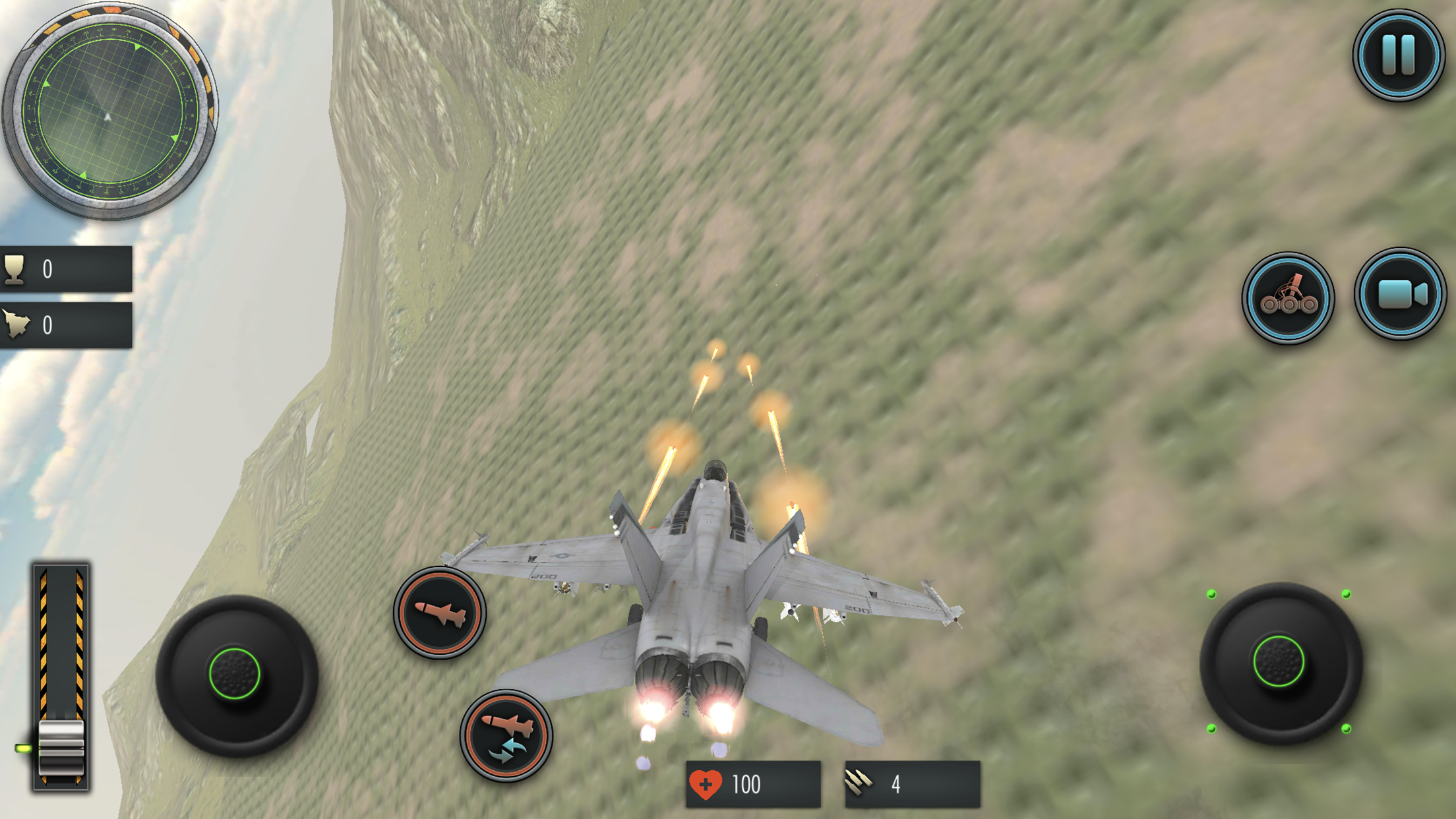
Task: Tap the radar sweep center arrow
Action: pyautogui.click(x=107, y=117)
